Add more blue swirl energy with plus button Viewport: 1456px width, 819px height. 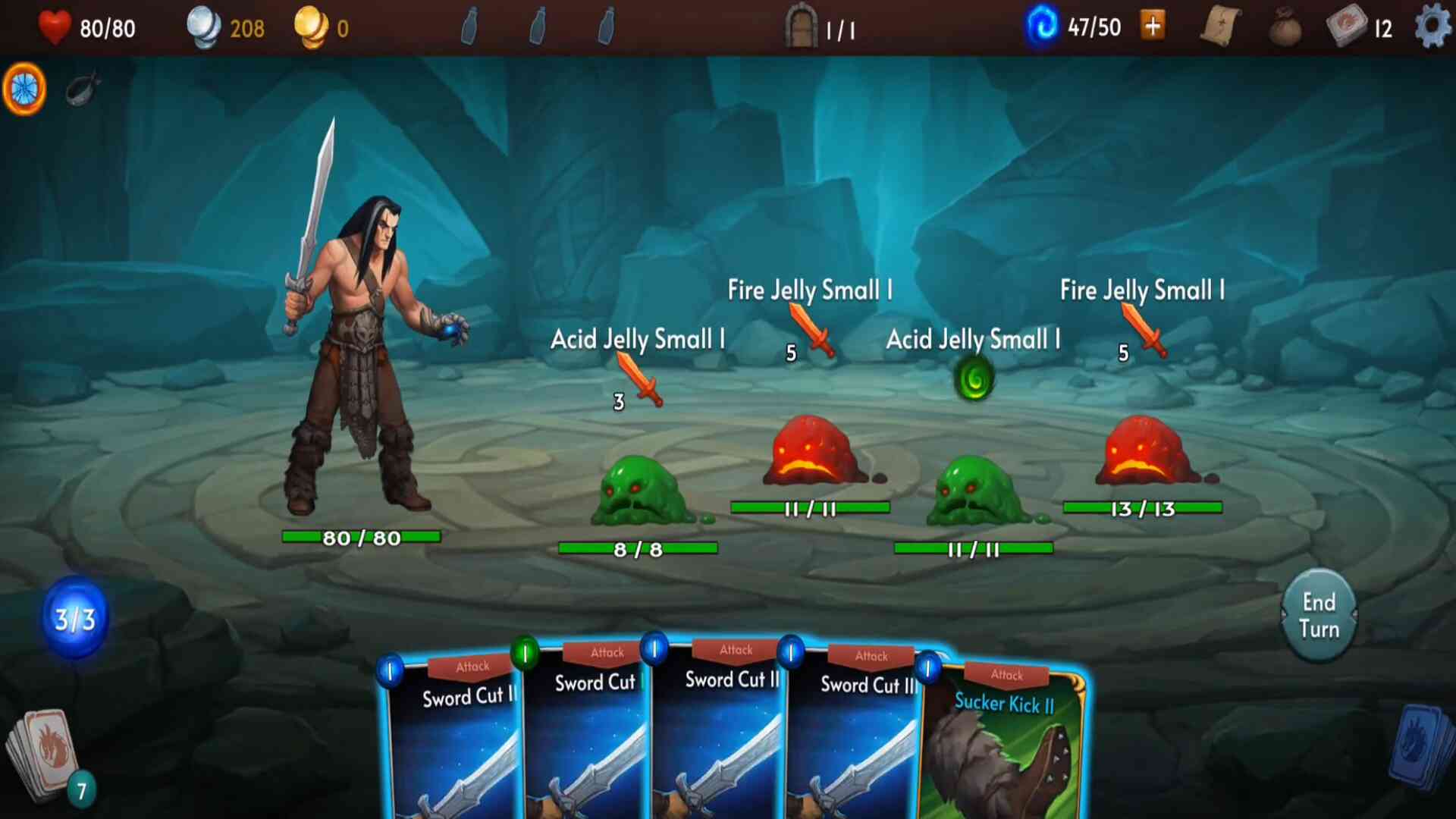click(x=1153, y=27)
